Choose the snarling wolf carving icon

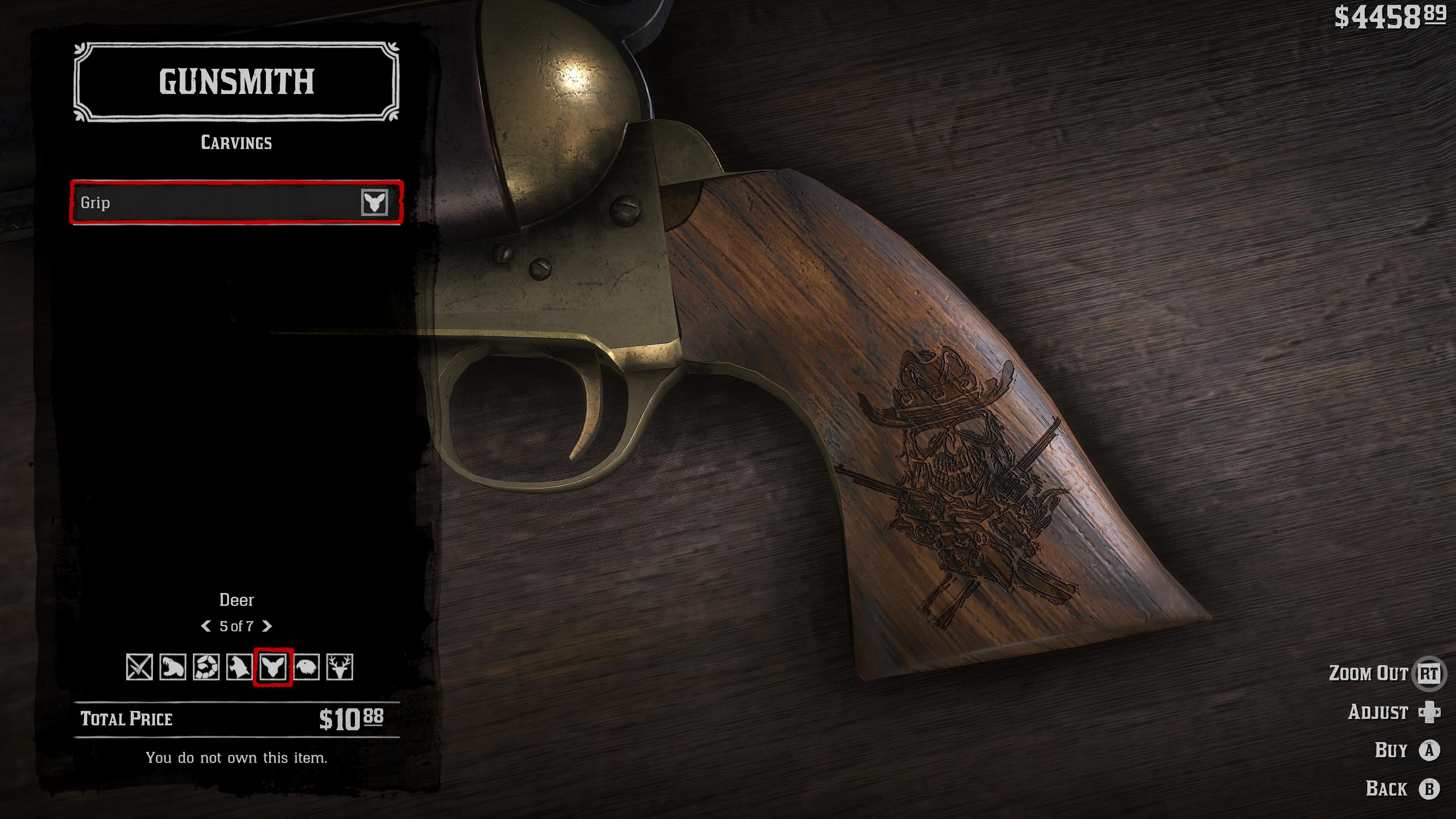pos(239,667)
